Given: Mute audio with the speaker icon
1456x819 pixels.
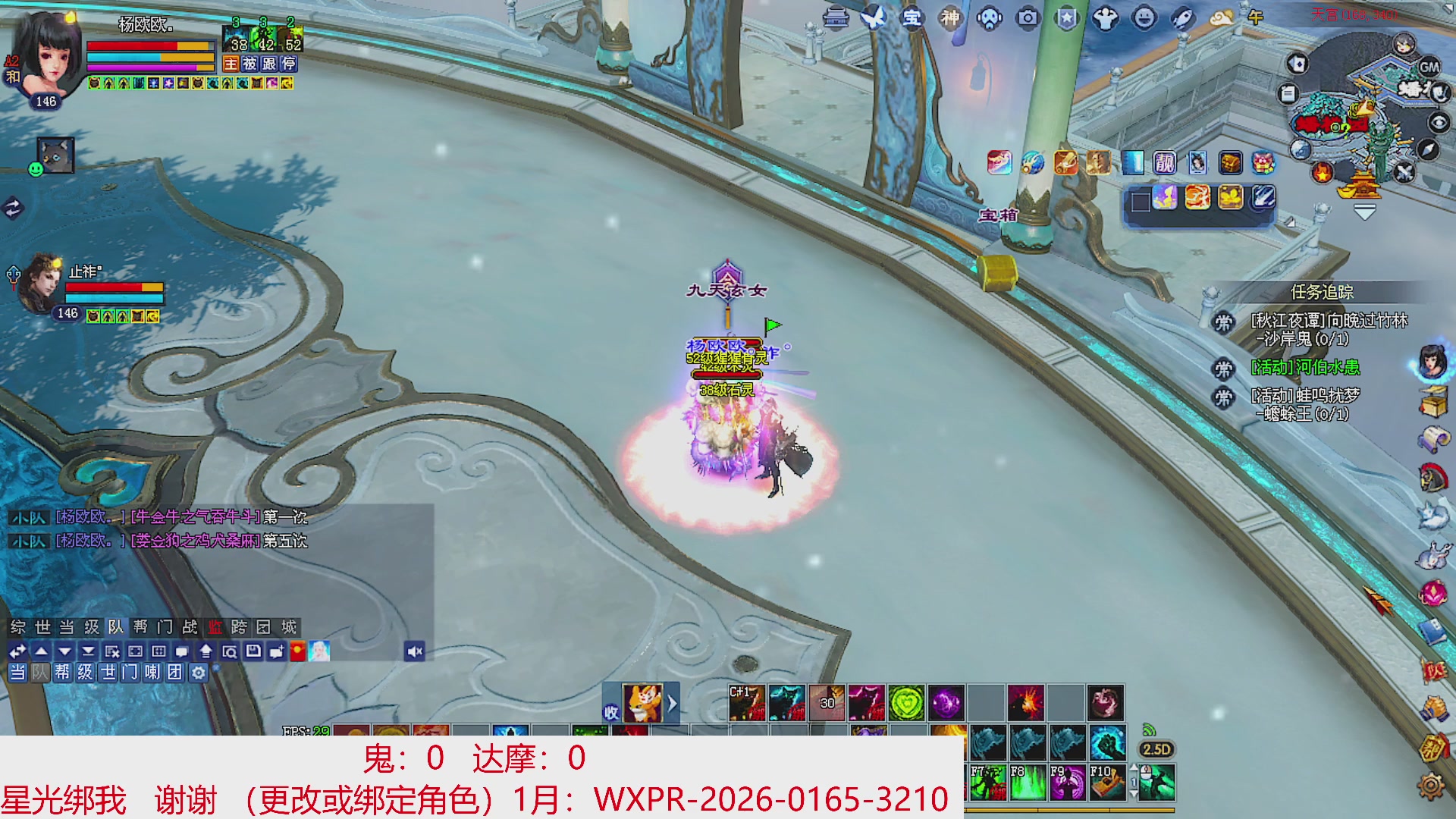Looking at the screenshot, I should tap(415, 651).
